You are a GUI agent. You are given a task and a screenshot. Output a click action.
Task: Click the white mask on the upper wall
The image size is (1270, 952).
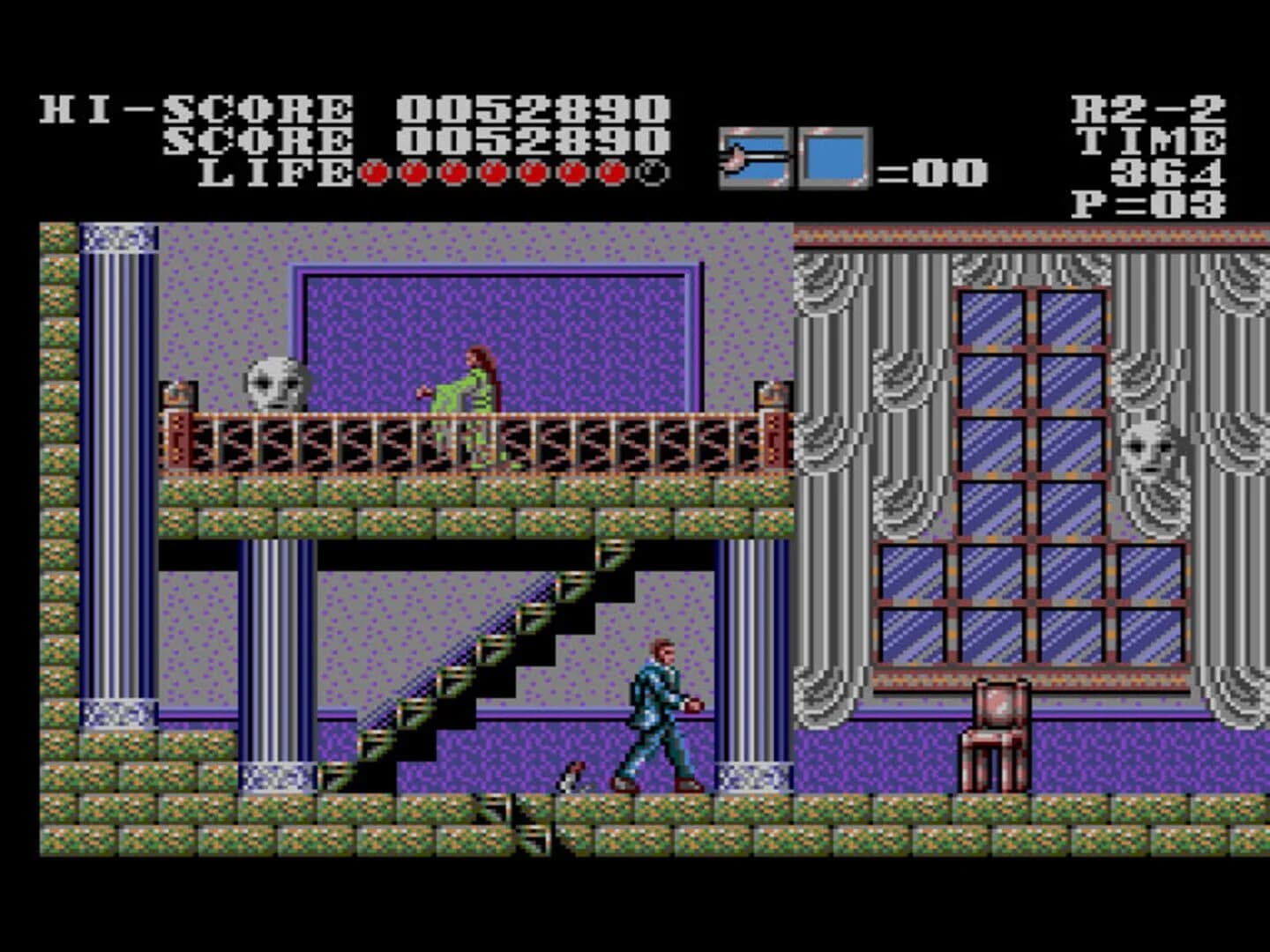273,382
